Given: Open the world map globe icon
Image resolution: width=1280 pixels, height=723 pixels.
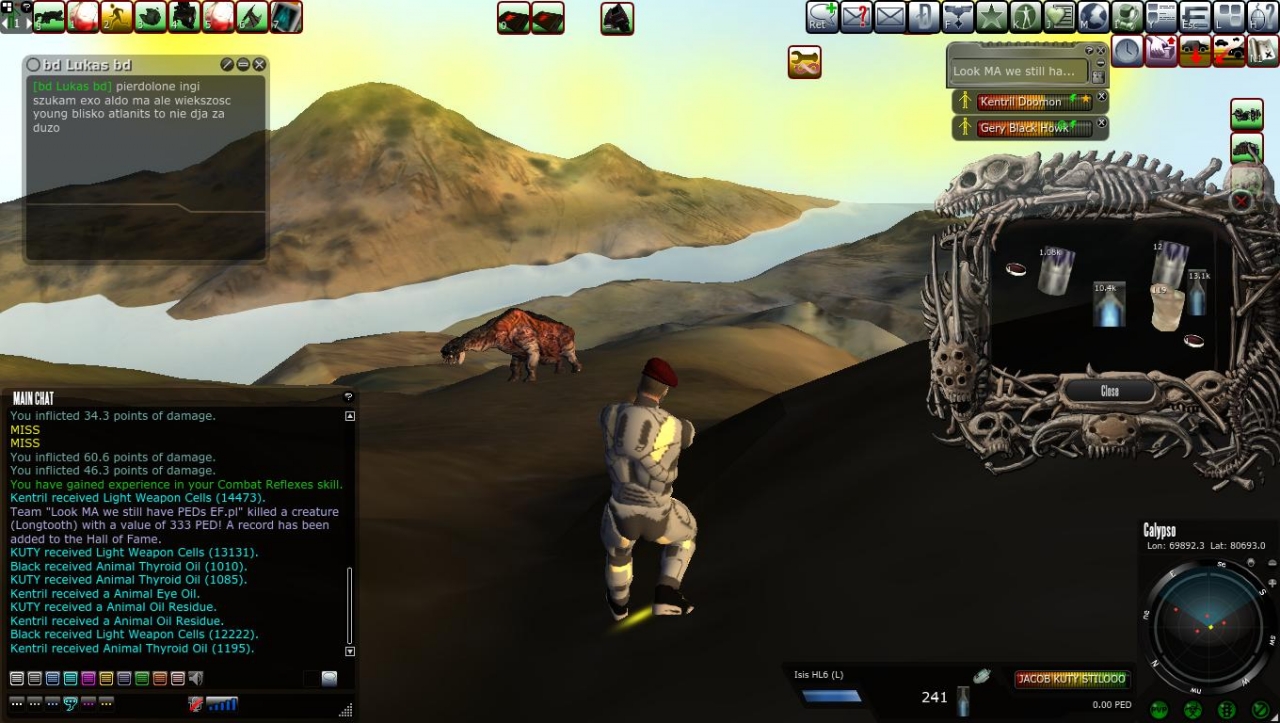Looking at the screenshot, I should tap(1093, 17).
